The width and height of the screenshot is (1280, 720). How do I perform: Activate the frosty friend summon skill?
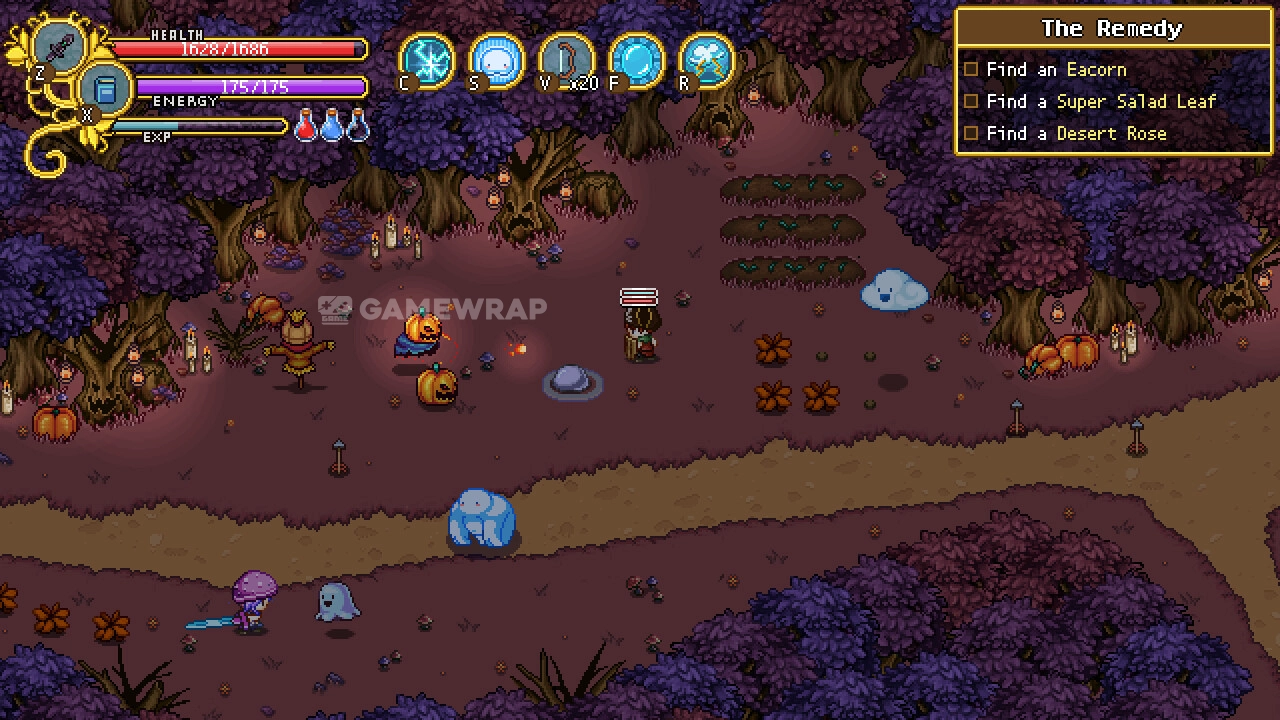click(496, 59)
